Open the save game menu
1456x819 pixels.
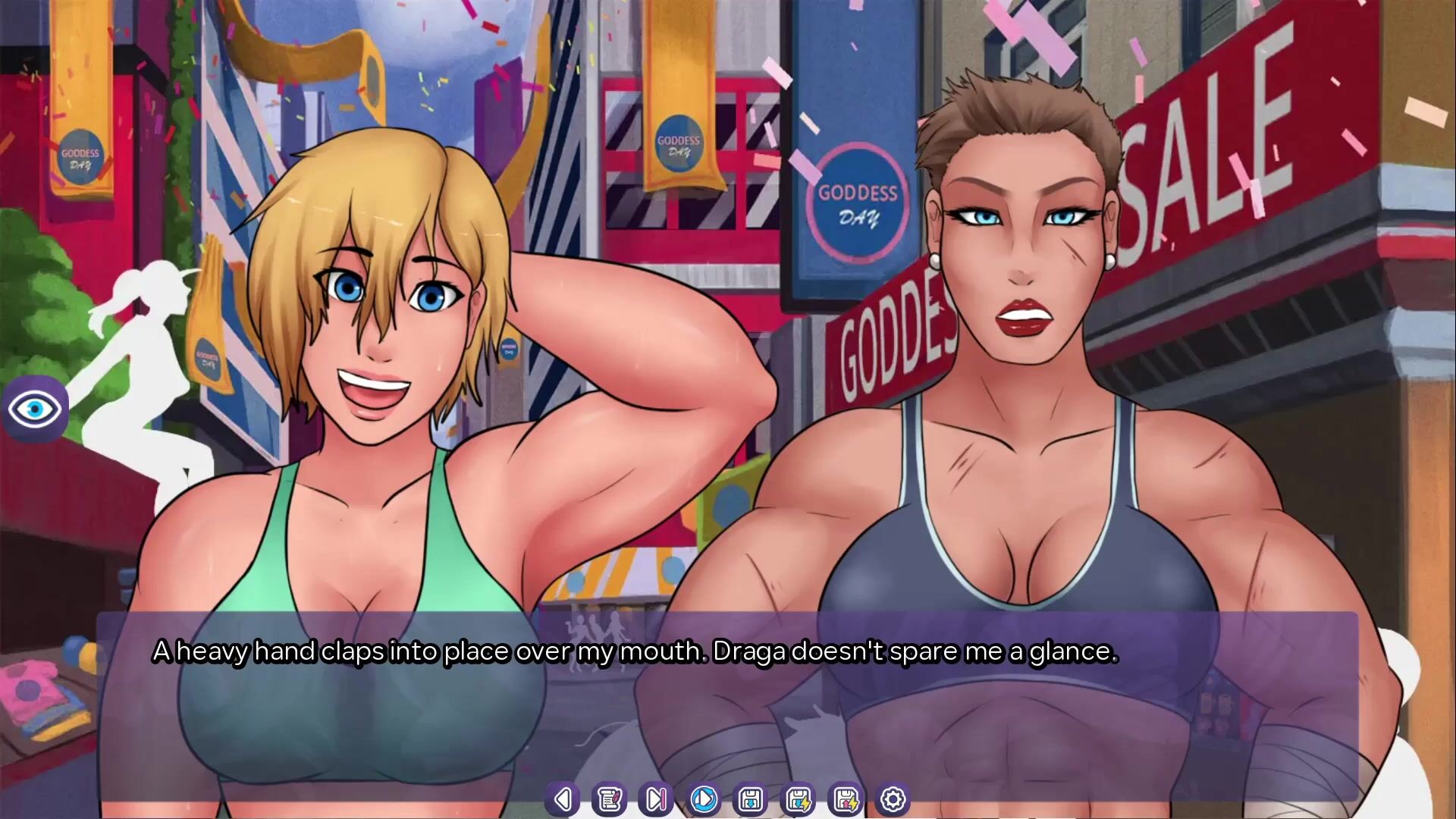[x=751, y=799]
